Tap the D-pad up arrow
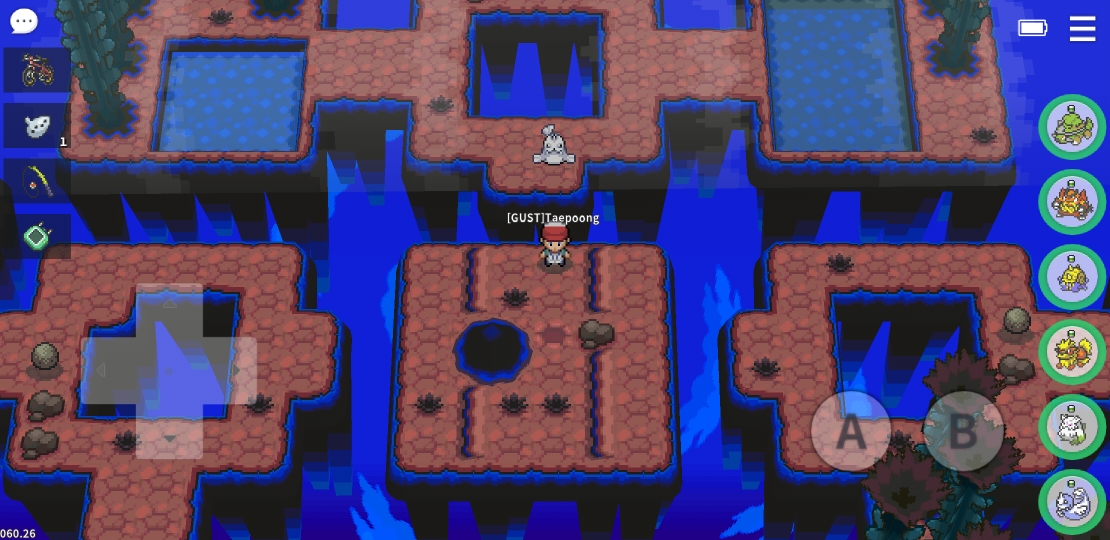Viewport: 1110px width, 540px height. click(x=169, y=303)
